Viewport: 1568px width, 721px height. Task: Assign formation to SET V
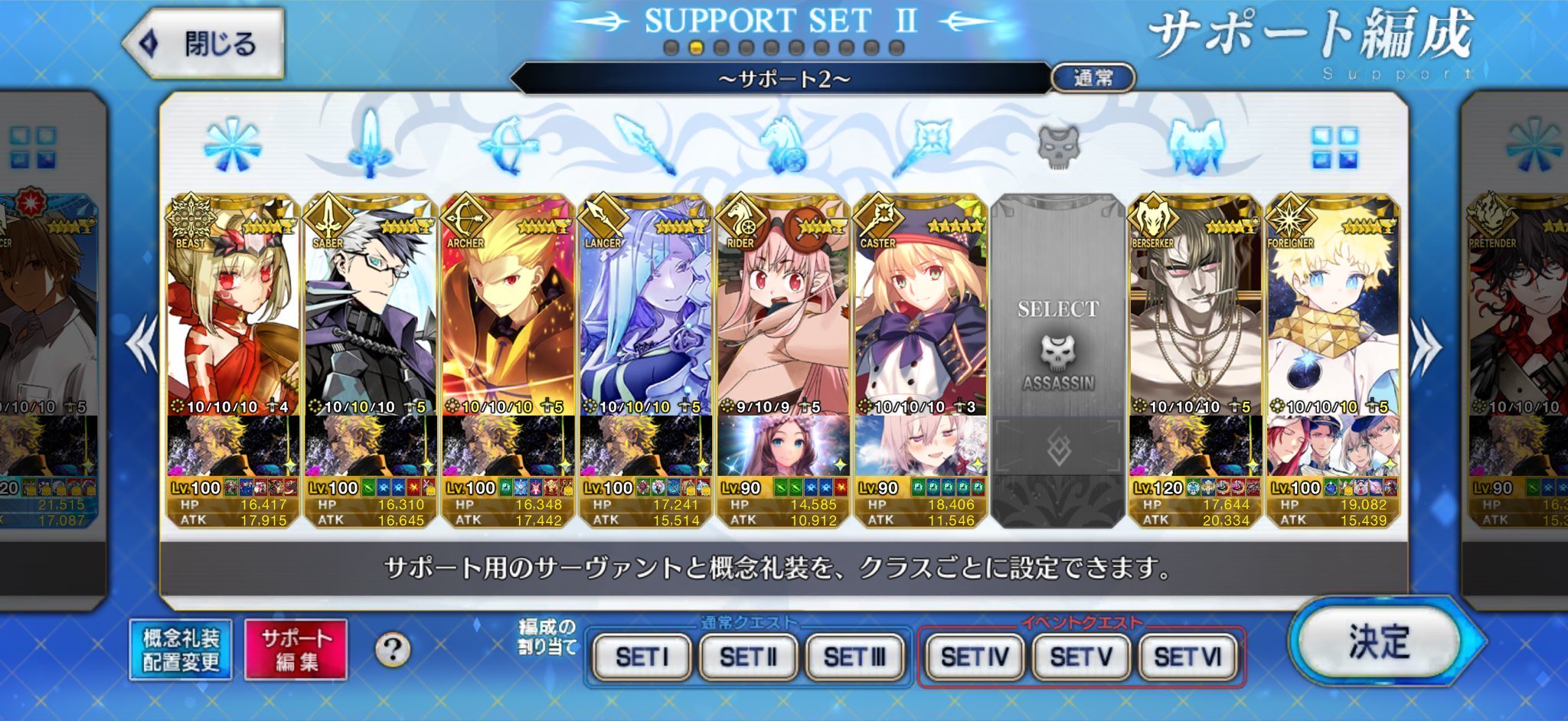coord(1080,657)
